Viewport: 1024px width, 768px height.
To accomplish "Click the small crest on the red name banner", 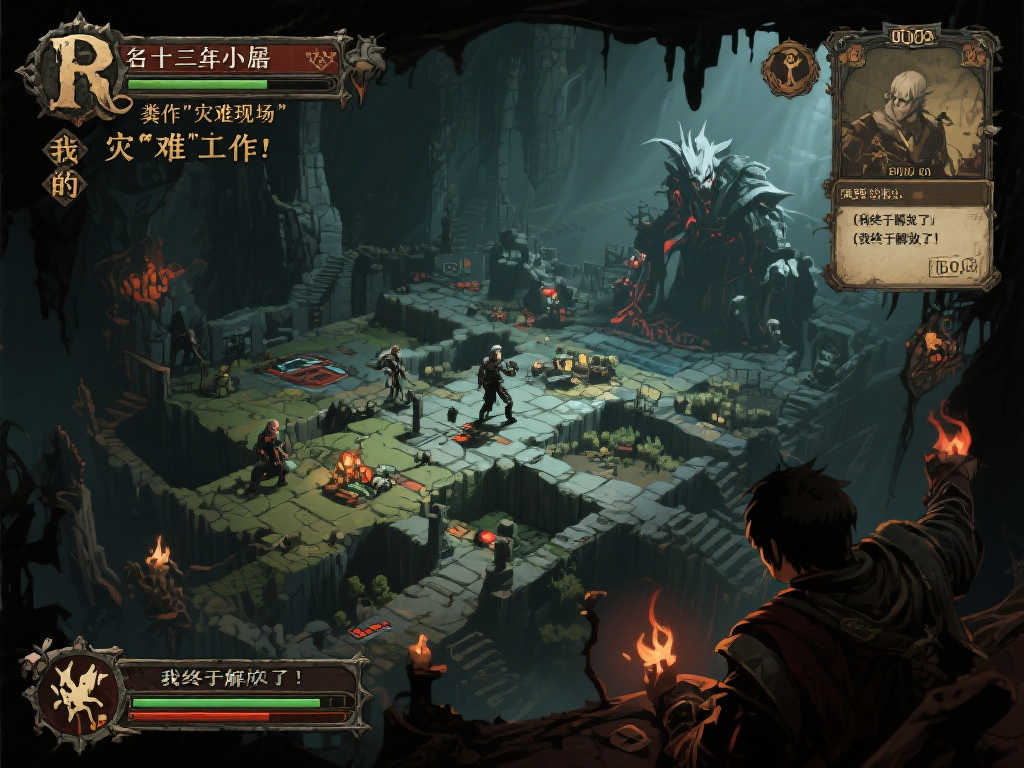I will 322,56.
